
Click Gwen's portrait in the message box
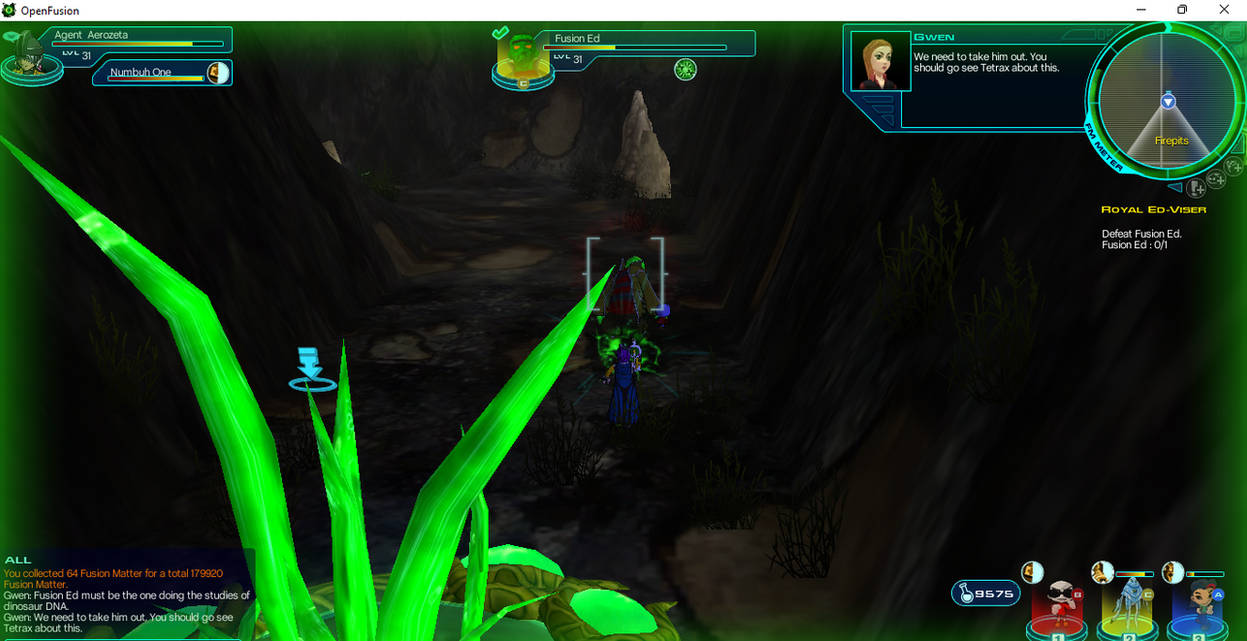pos(880,62)
